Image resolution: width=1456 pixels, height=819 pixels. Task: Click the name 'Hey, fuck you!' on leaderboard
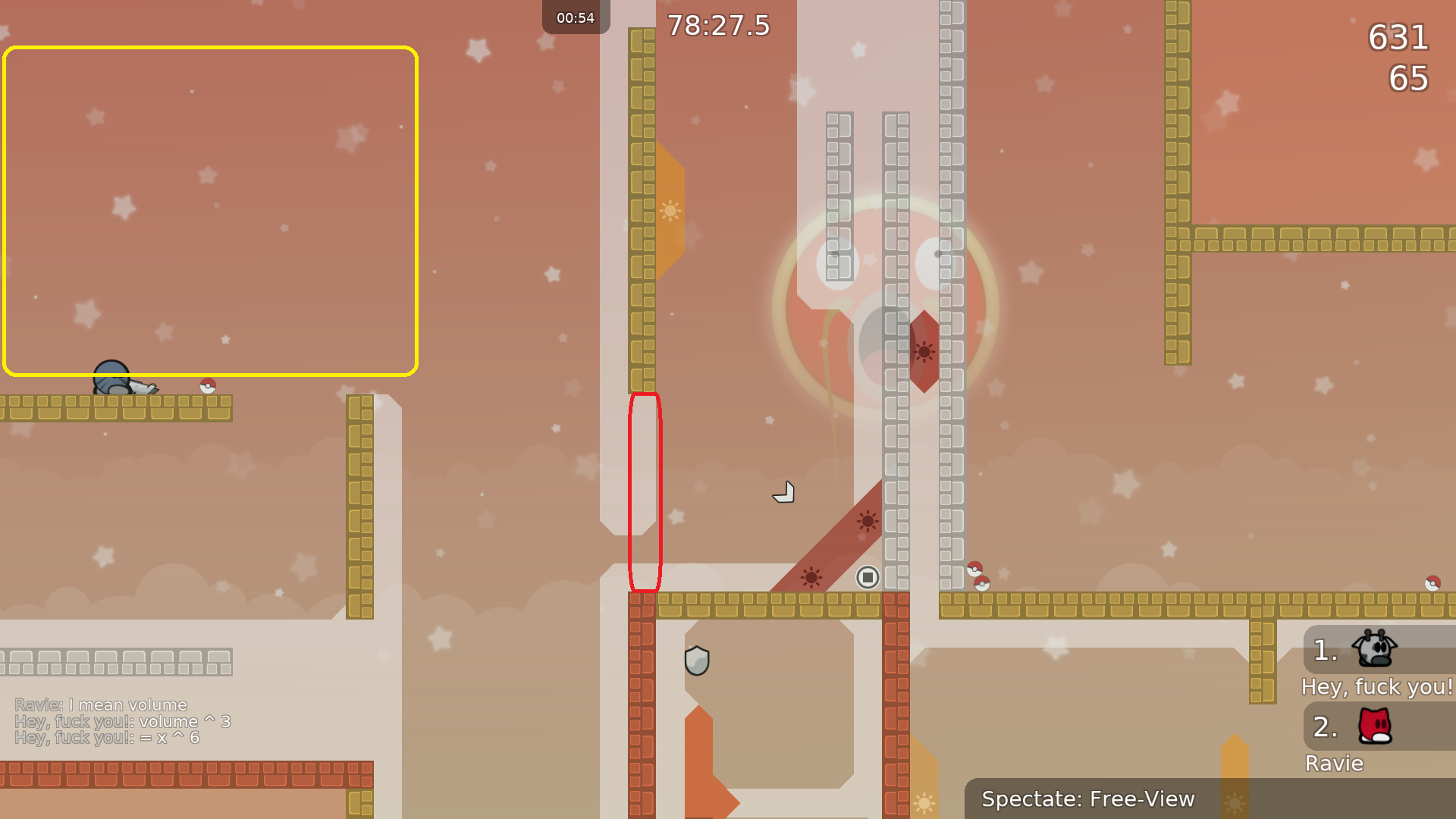pyautogui.click(x=1376, y=687)
